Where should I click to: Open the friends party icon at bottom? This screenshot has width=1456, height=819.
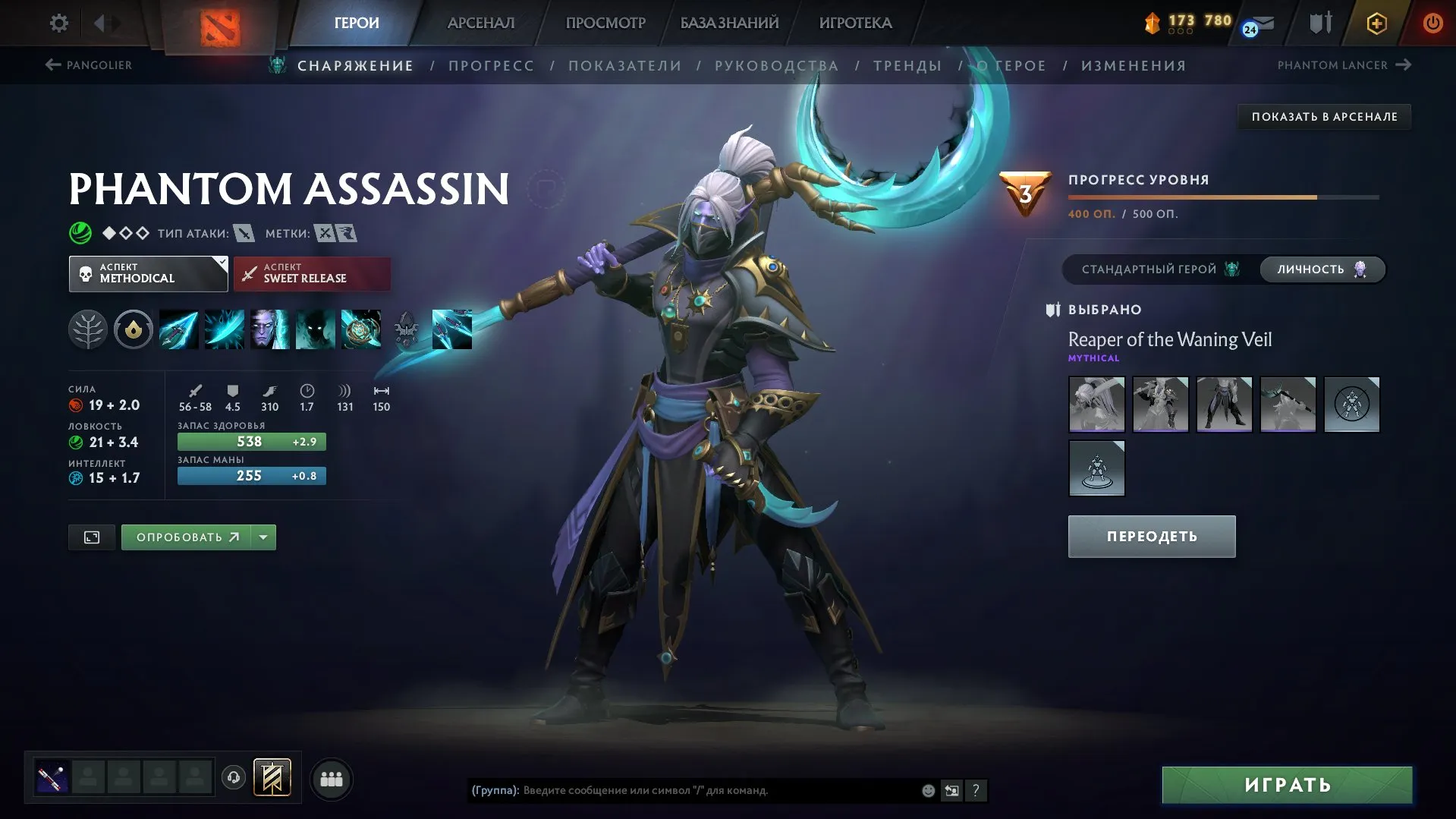[x=332, y=778]
